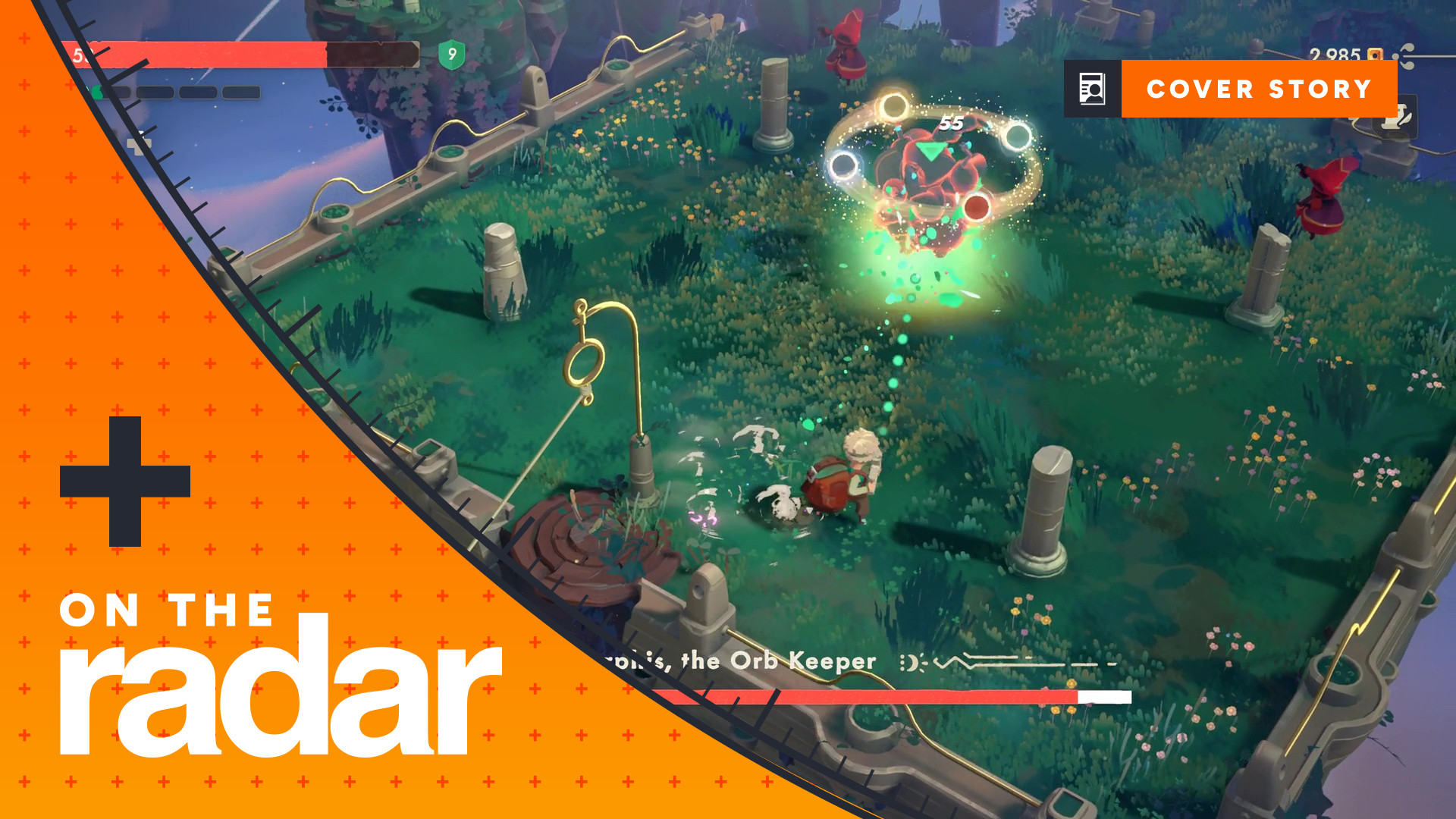
Task: Click the red player health bar
Action: pos(227,53)
